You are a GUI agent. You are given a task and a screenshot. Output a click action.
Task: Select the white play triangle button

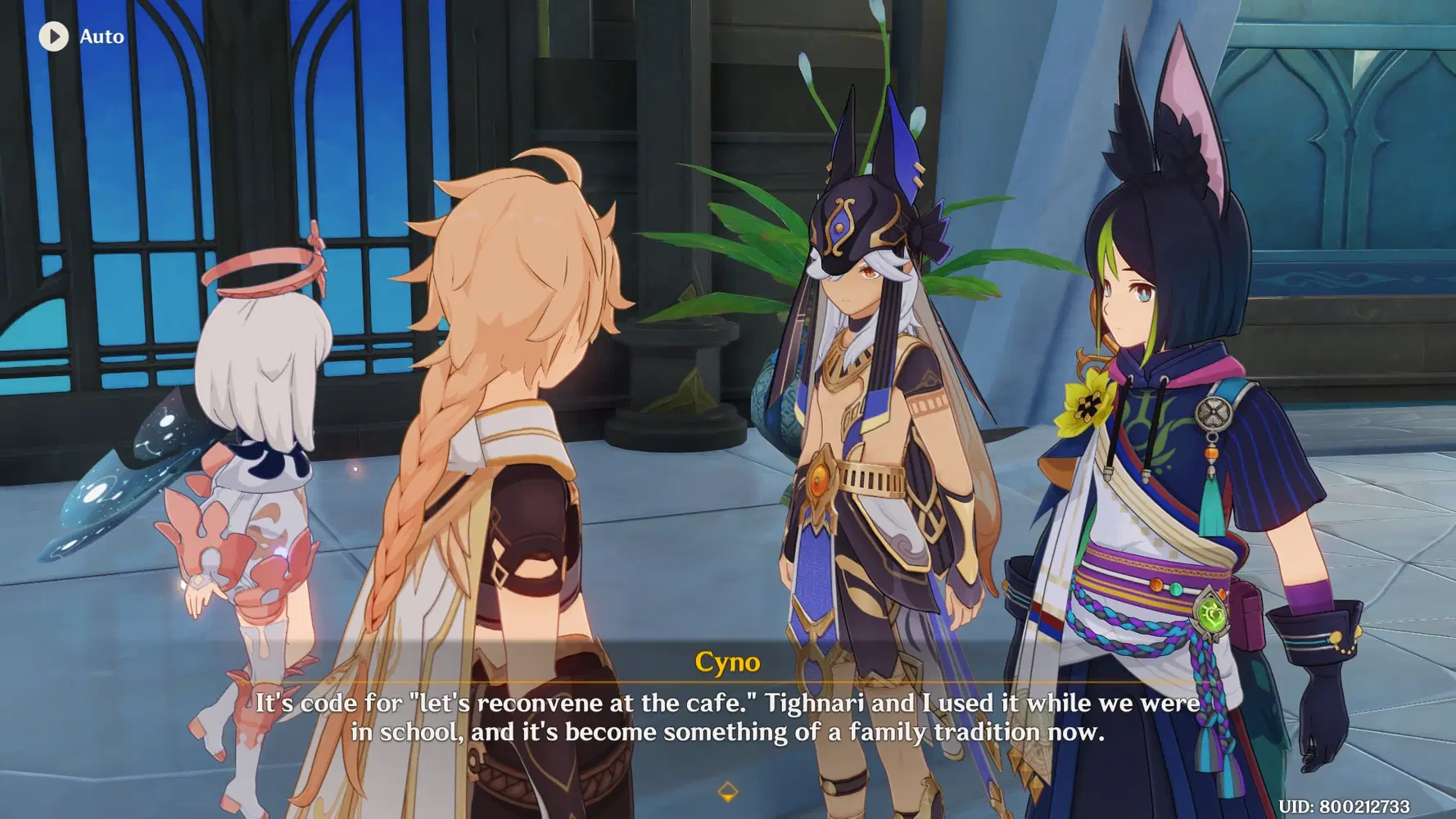tap(55, 36)
